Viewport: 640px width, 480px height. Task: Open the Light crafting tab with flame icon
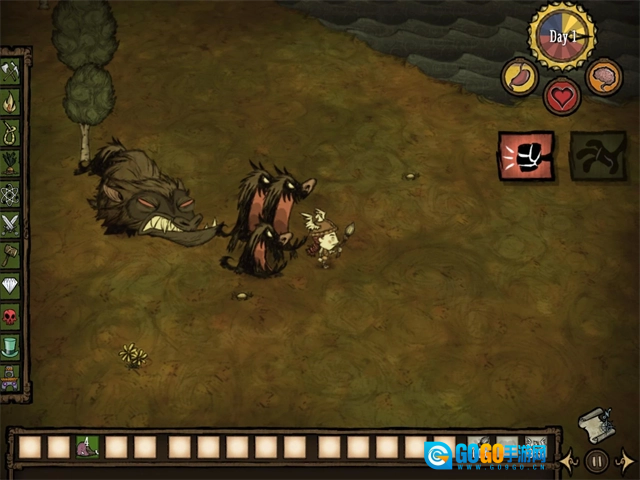tap(11, 102)
